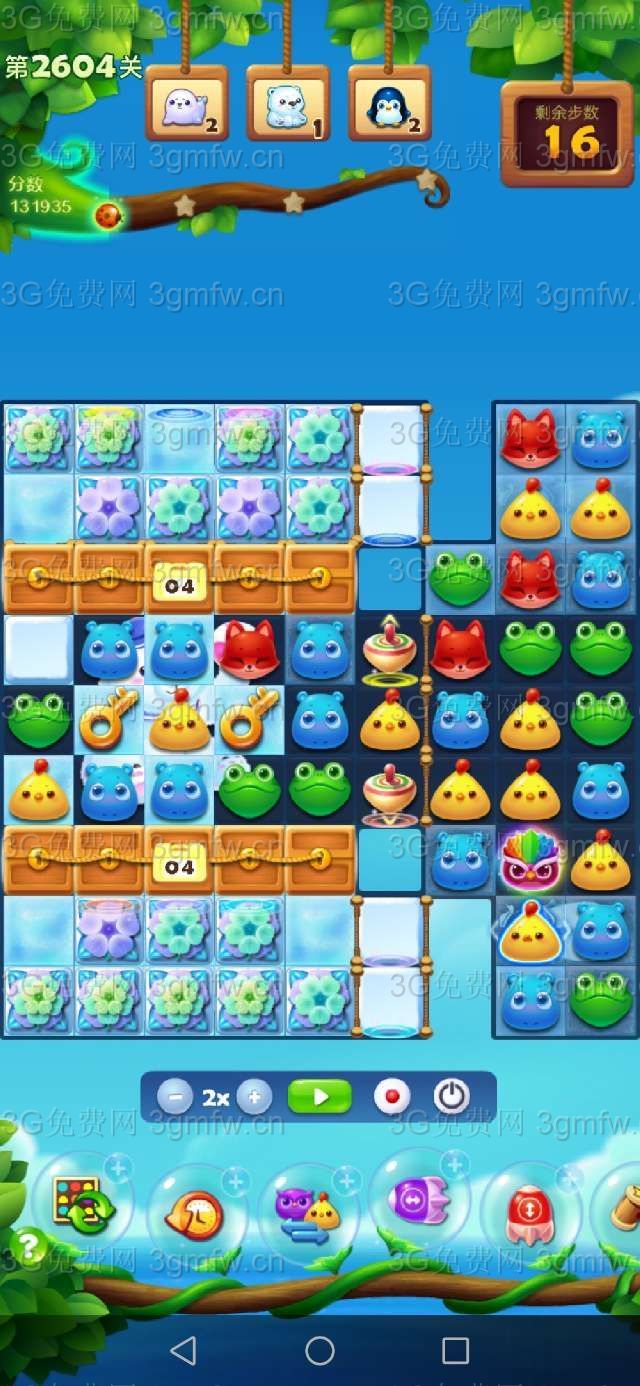Open help with the green question mark

pyautogui.click(x=30, y=1246)
